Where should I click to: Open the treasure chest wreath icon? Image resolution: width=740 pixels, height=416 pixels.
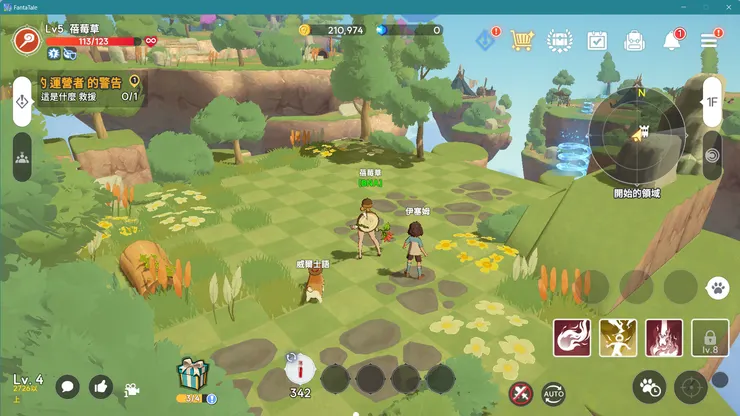[558, 41]
